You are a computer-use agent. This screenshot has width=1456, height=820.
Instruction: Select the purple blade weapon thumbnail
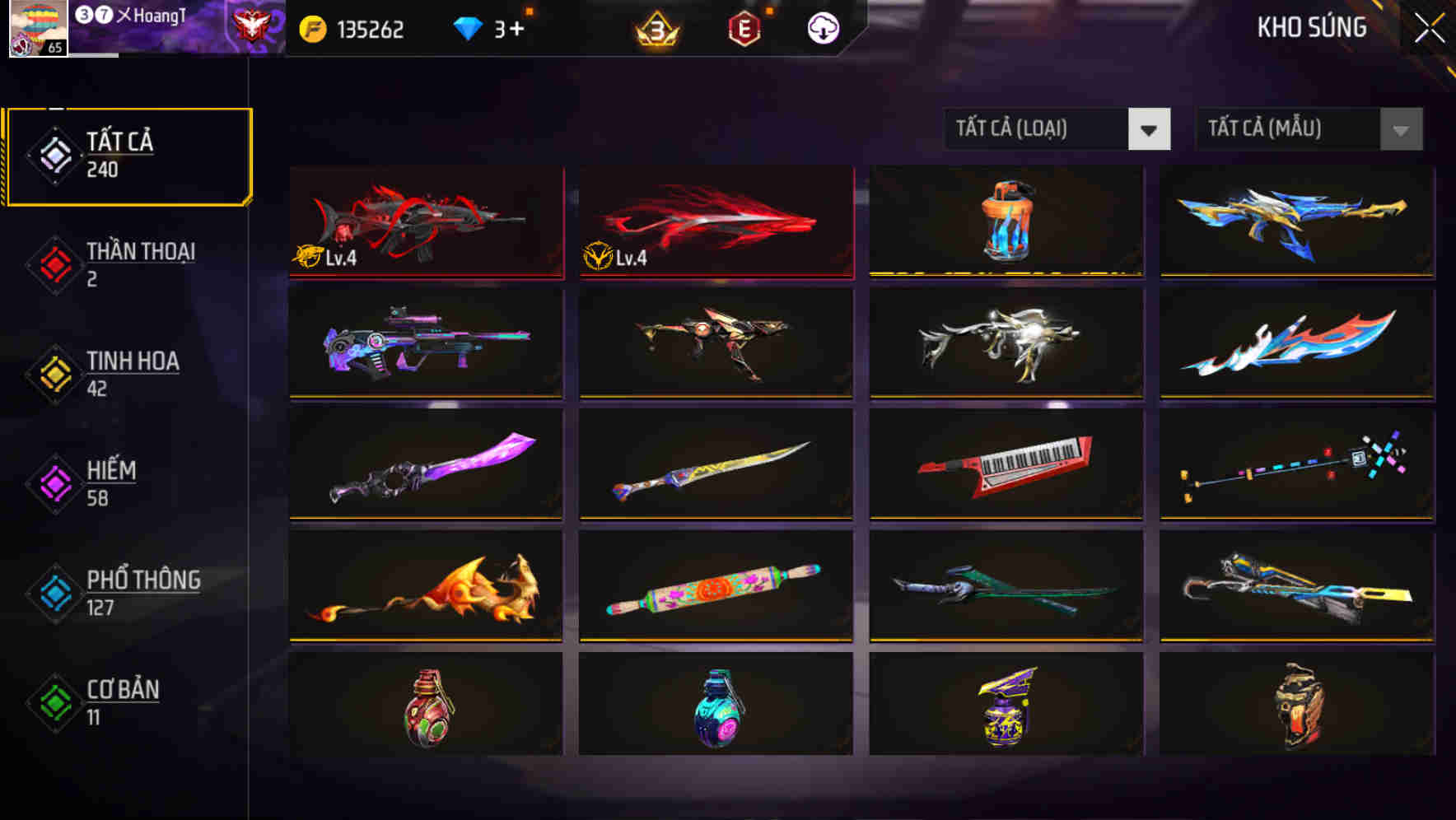pyautogui.click(x=425, y=466)
